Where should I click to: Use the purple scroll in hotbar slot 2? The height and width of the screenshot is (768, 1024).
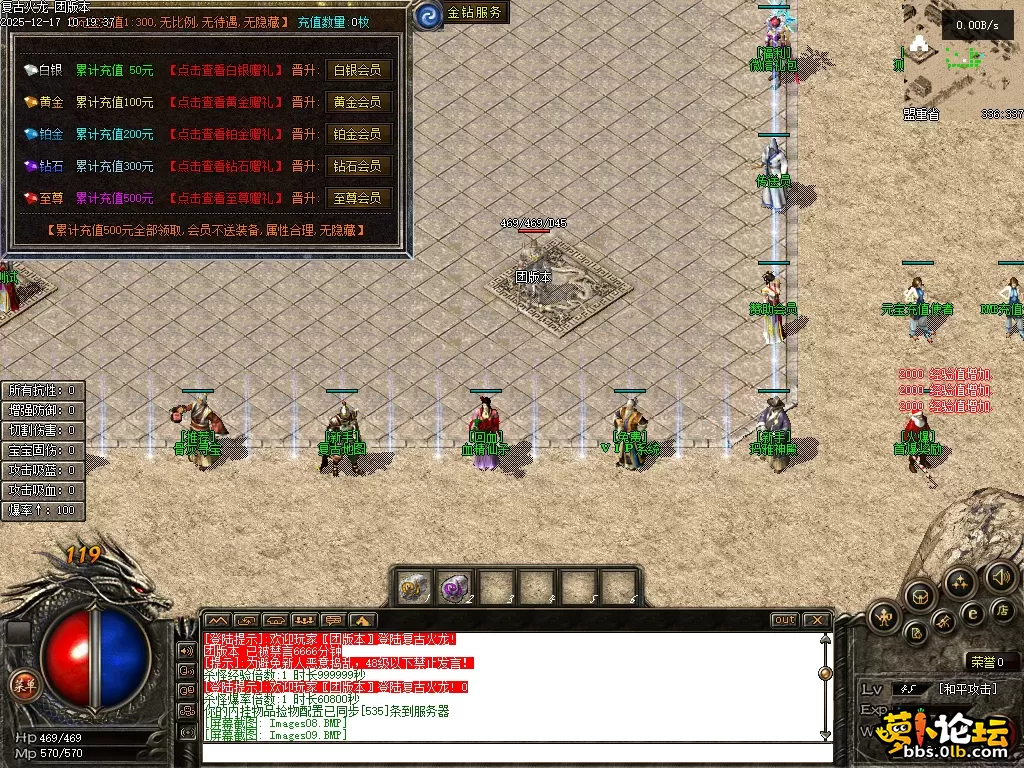[x=455, y=586]
